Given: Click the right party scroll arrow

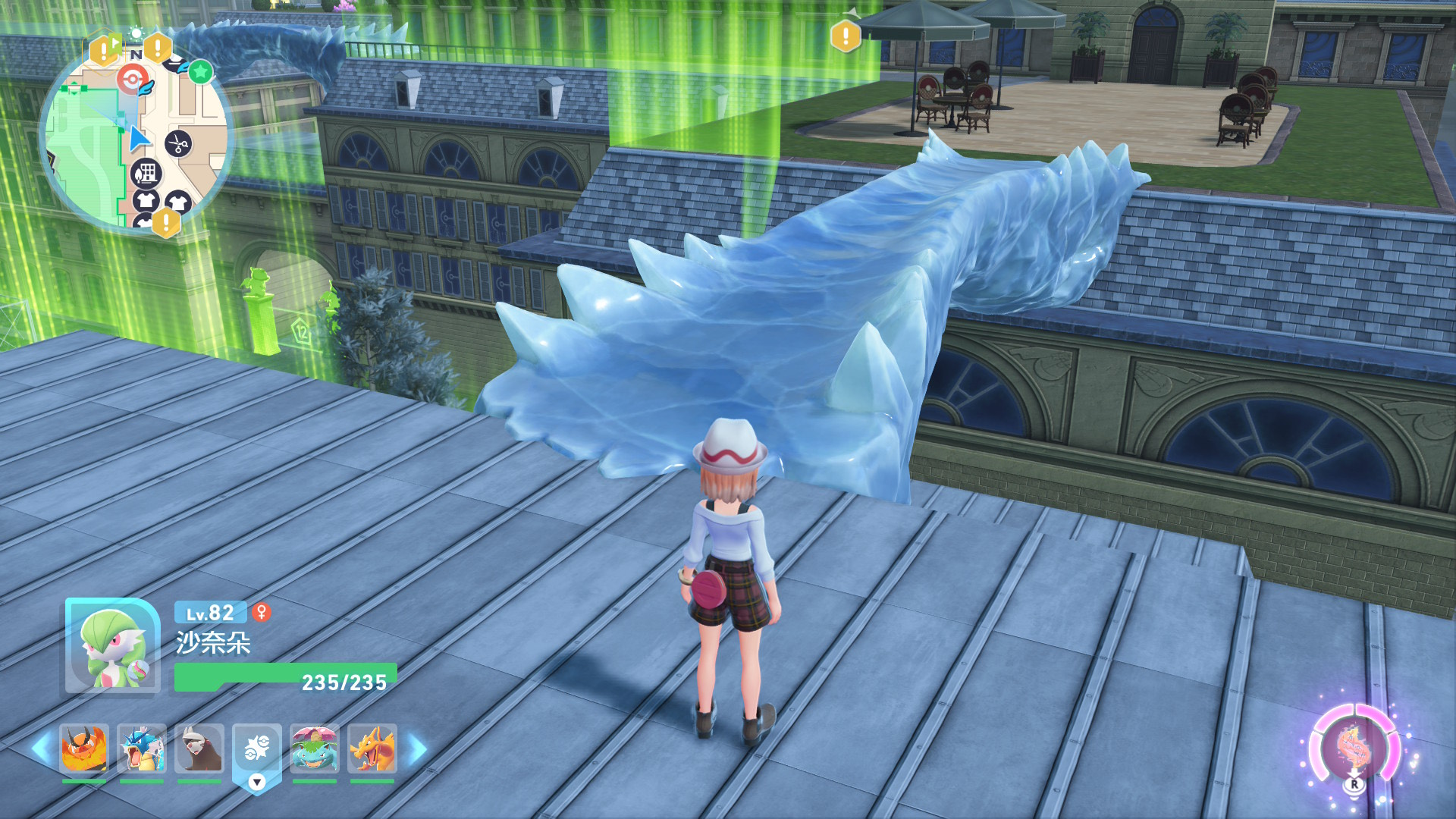Looking at the screenshot, I should tap(418, 749).
